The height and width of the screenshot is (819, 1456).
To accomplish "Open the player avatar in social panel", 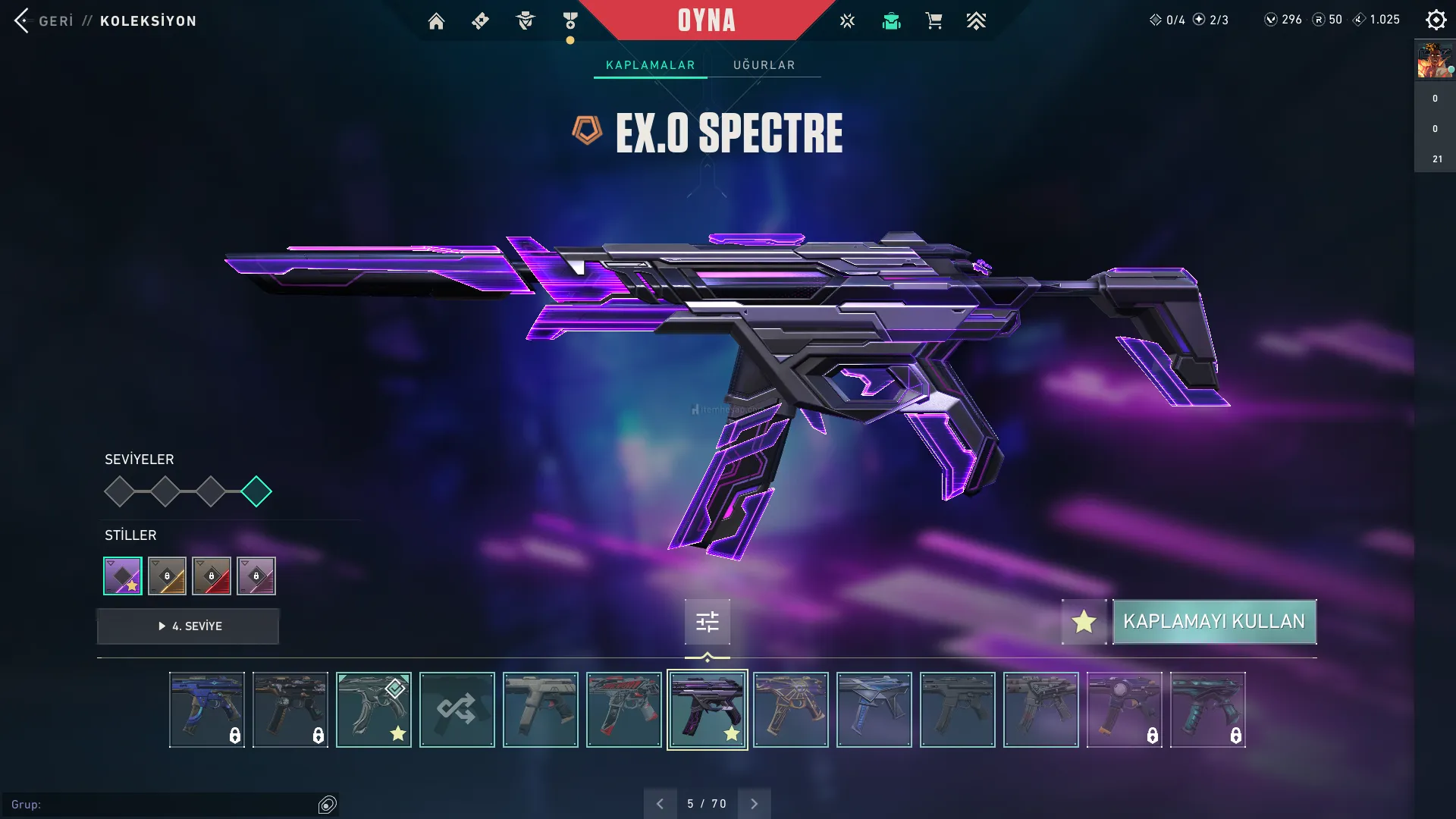I will [1434, 61].
